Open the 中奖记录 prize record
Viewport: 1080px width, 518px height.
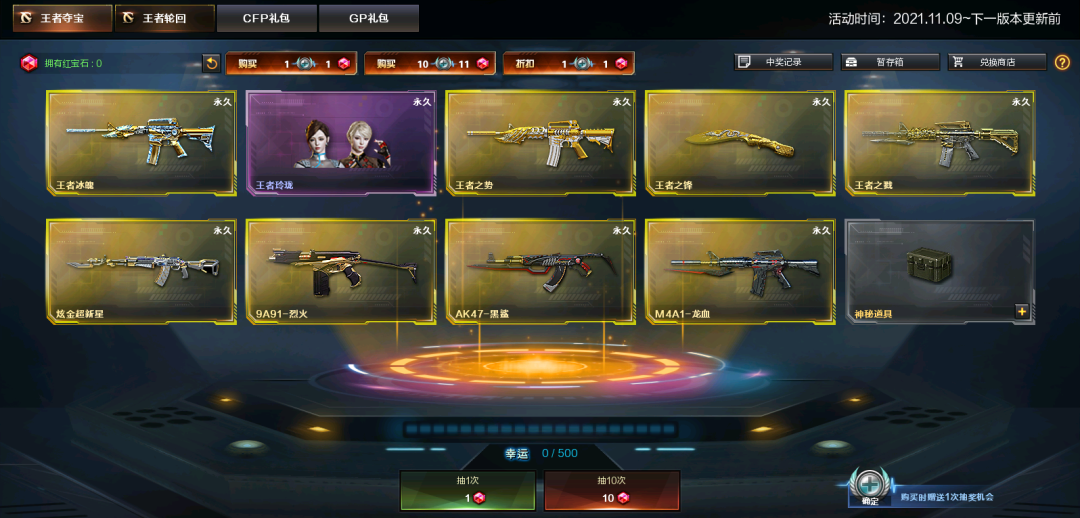(x=782, y=62)
